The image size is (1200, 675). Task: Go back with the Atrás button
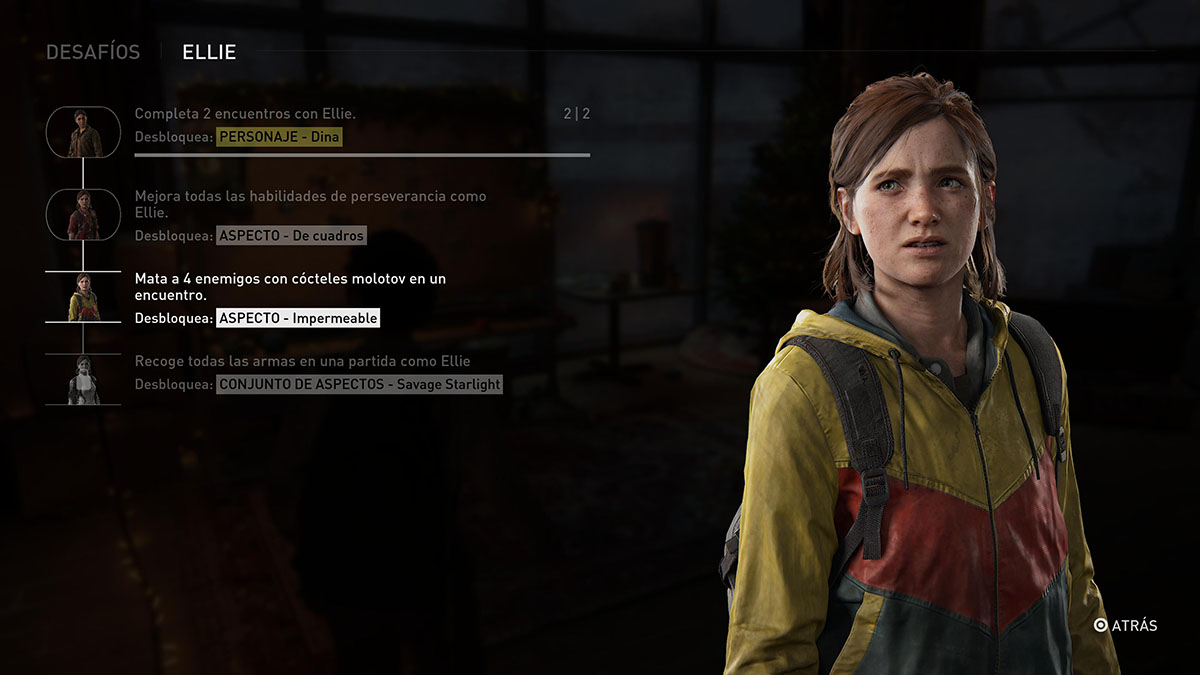coord(1125,625)
